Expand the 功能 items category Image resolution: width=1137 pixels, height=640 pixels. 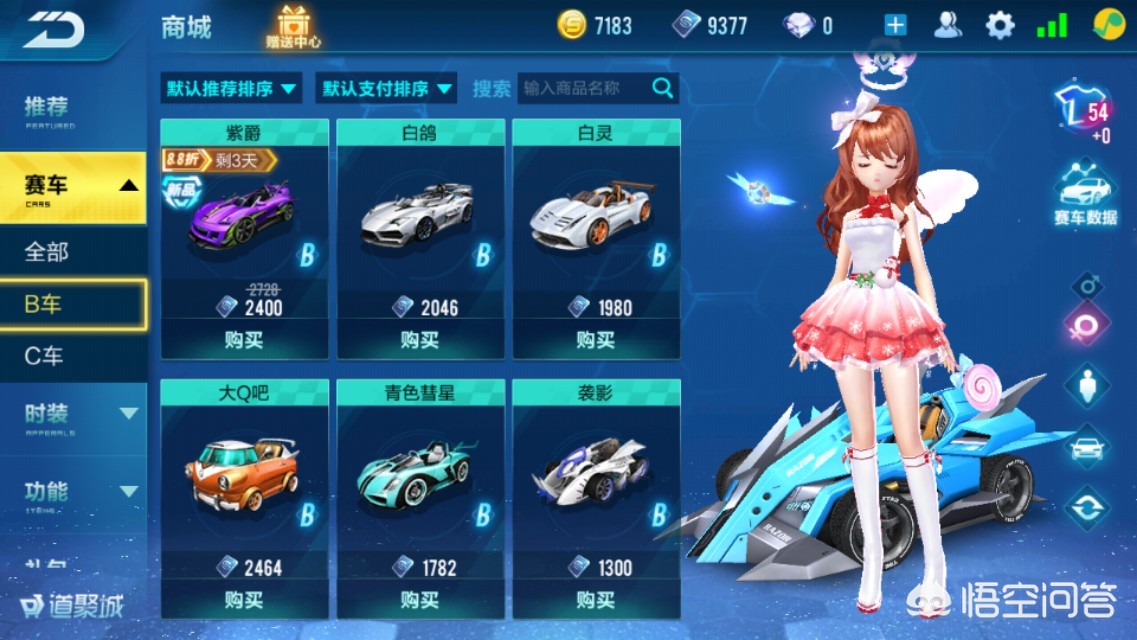[72, 491]
